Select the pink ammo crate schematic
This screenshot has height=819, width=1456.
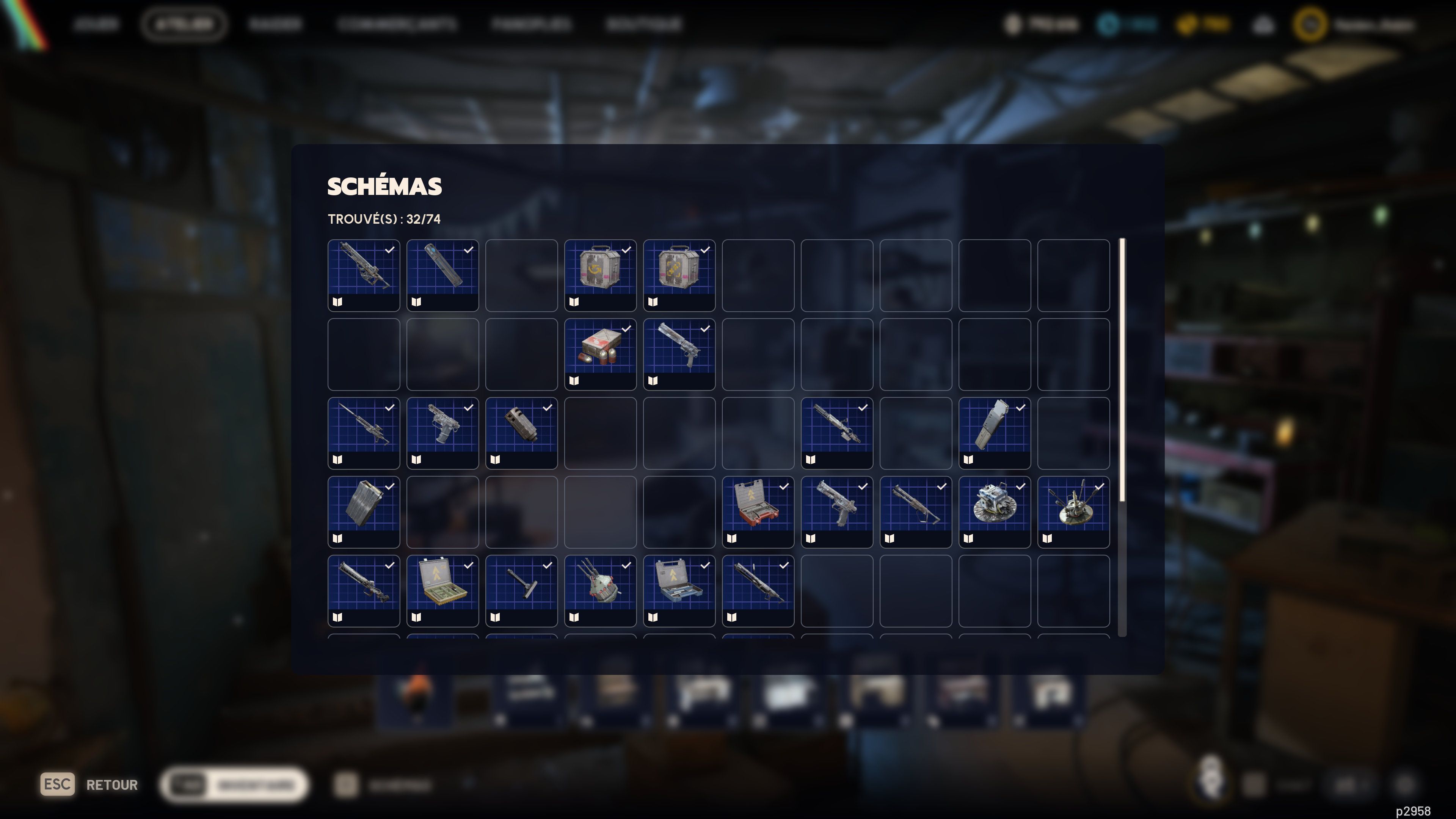[x=600, y=275]
